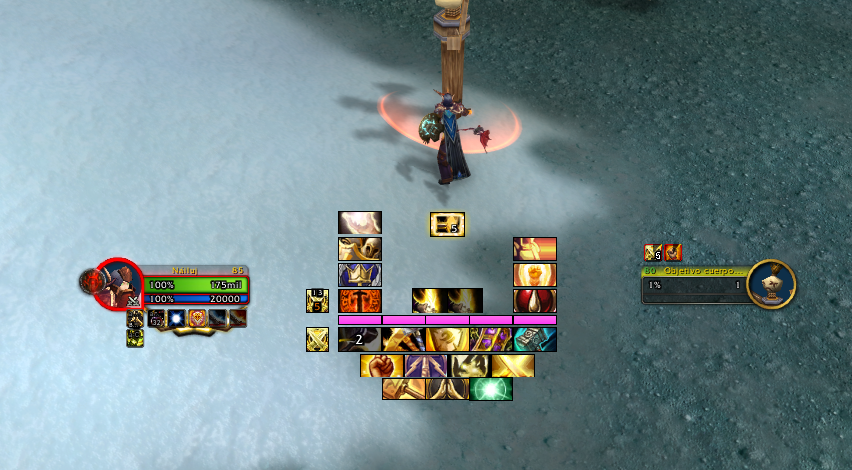852x470 pixels.
Task: Select the crossed swords icon left of bars
Action: click(317, 340)
